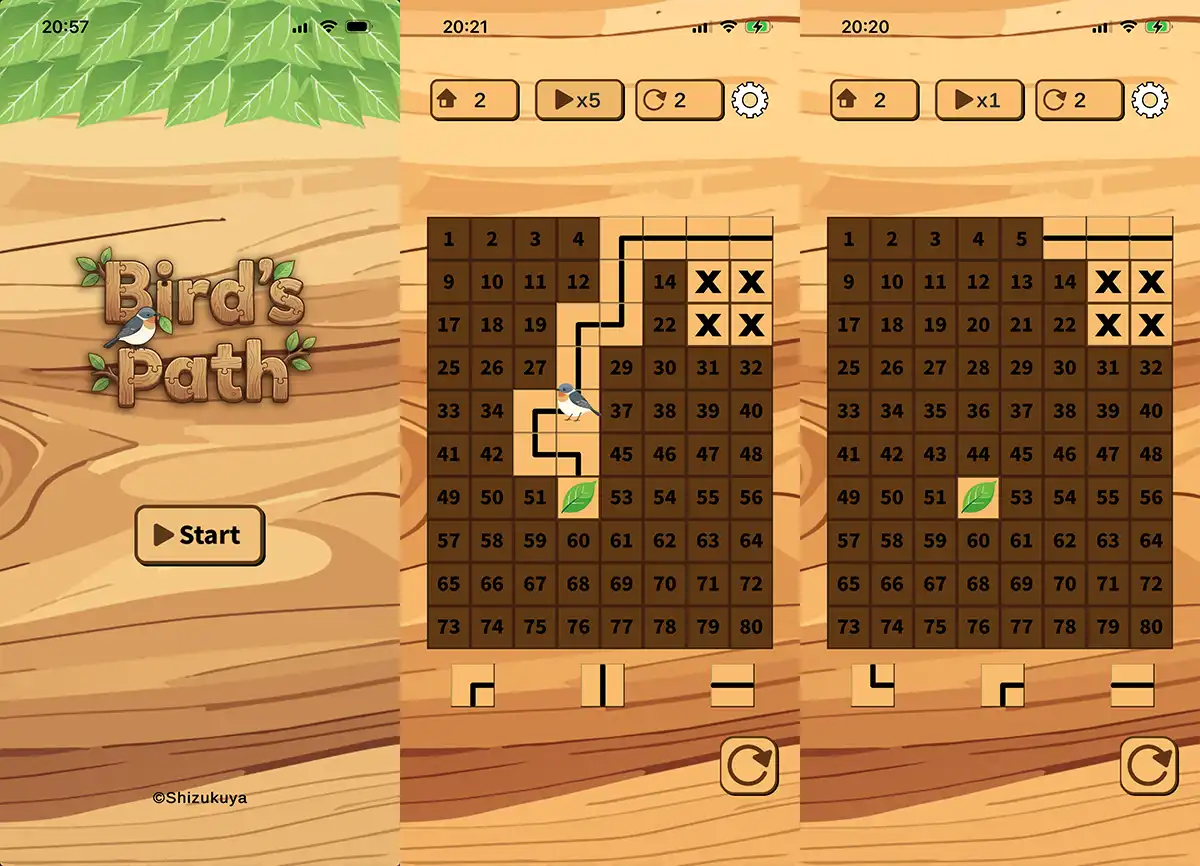1200x866 pixels.
Task: Toggle the x5 speed button
Action: click(579, 100)
